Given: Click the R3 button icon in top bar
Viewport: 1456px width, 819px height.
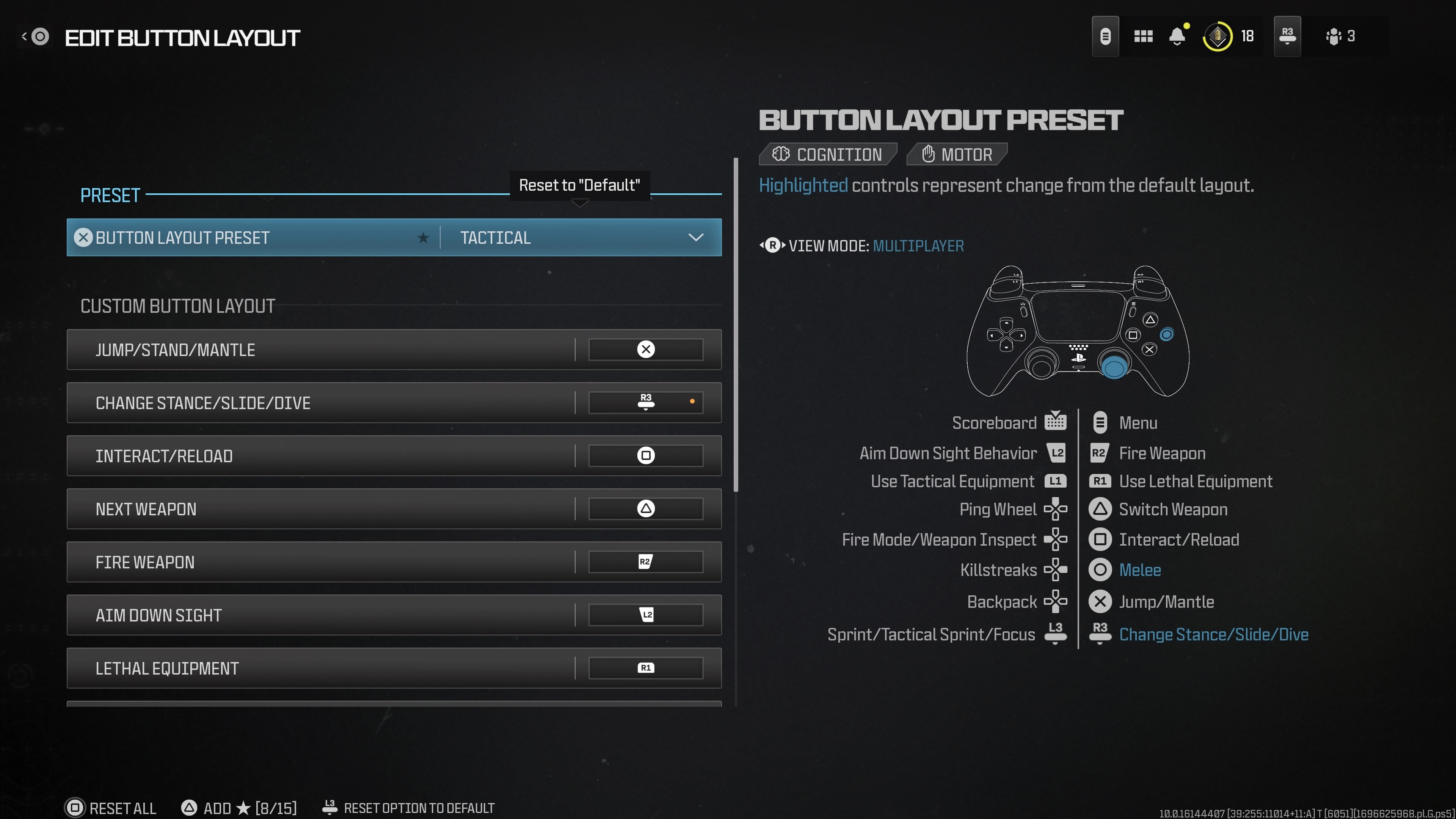Looking at the screenshot, I should (x=1287, y=36).
